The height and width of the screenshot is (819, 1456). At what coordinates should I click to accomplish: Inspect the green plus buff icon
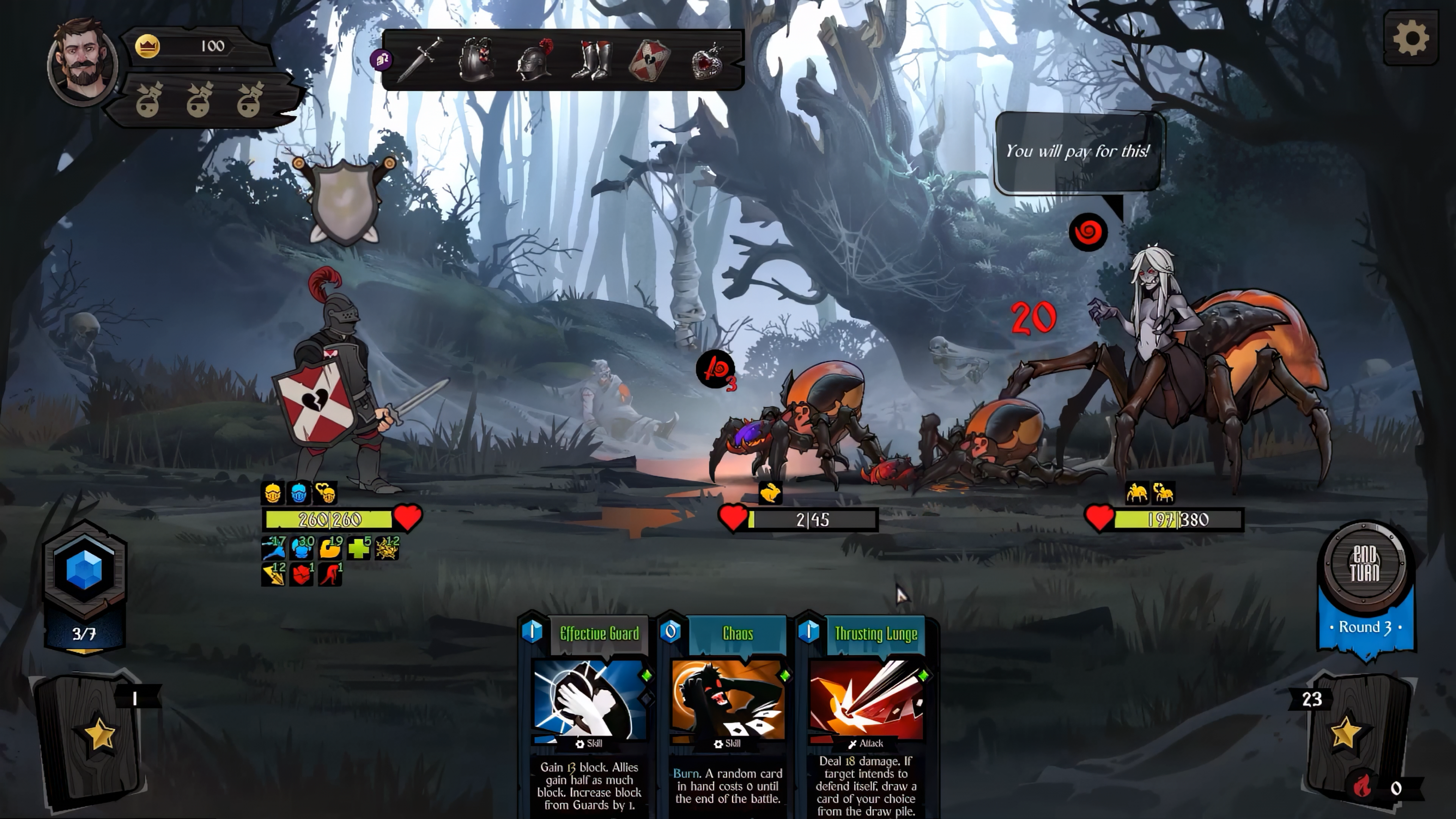pos(358,548)
